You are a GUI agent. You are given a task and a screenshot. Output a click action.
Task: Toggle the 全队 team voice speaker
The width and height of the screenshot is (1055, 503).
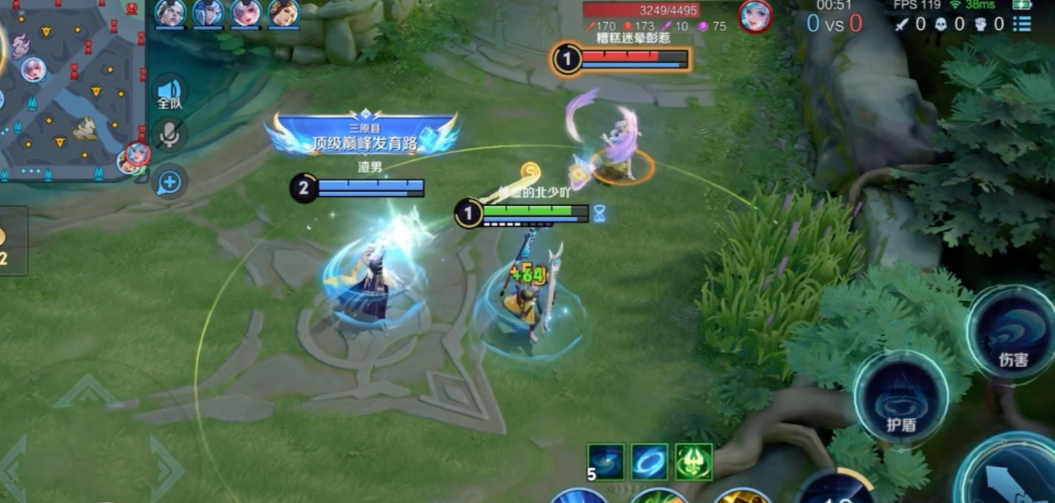(x=170, y=95)
